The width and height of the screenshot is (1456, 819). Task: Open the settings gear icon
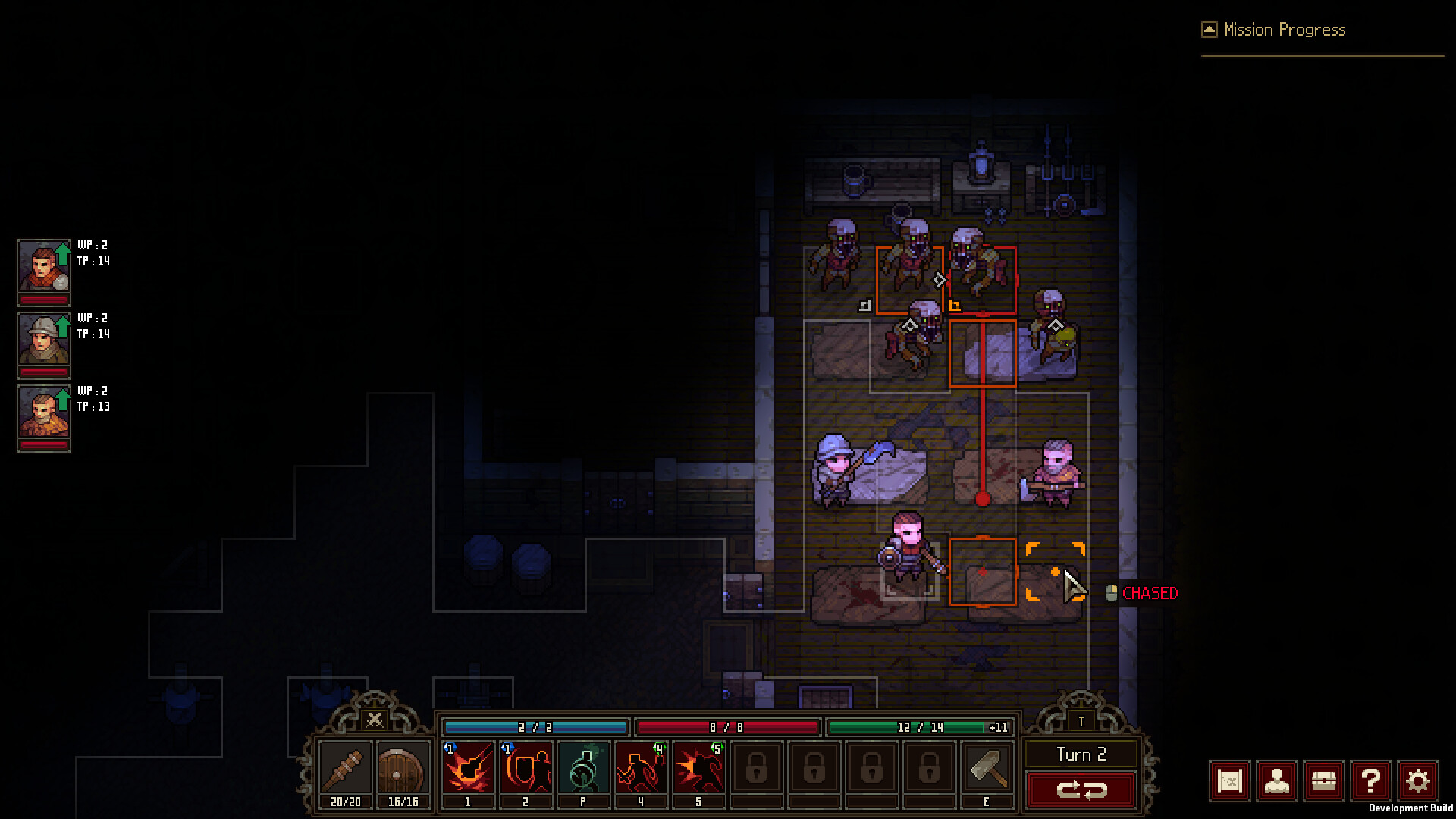pyautogui.click(x=1418, y=781)
